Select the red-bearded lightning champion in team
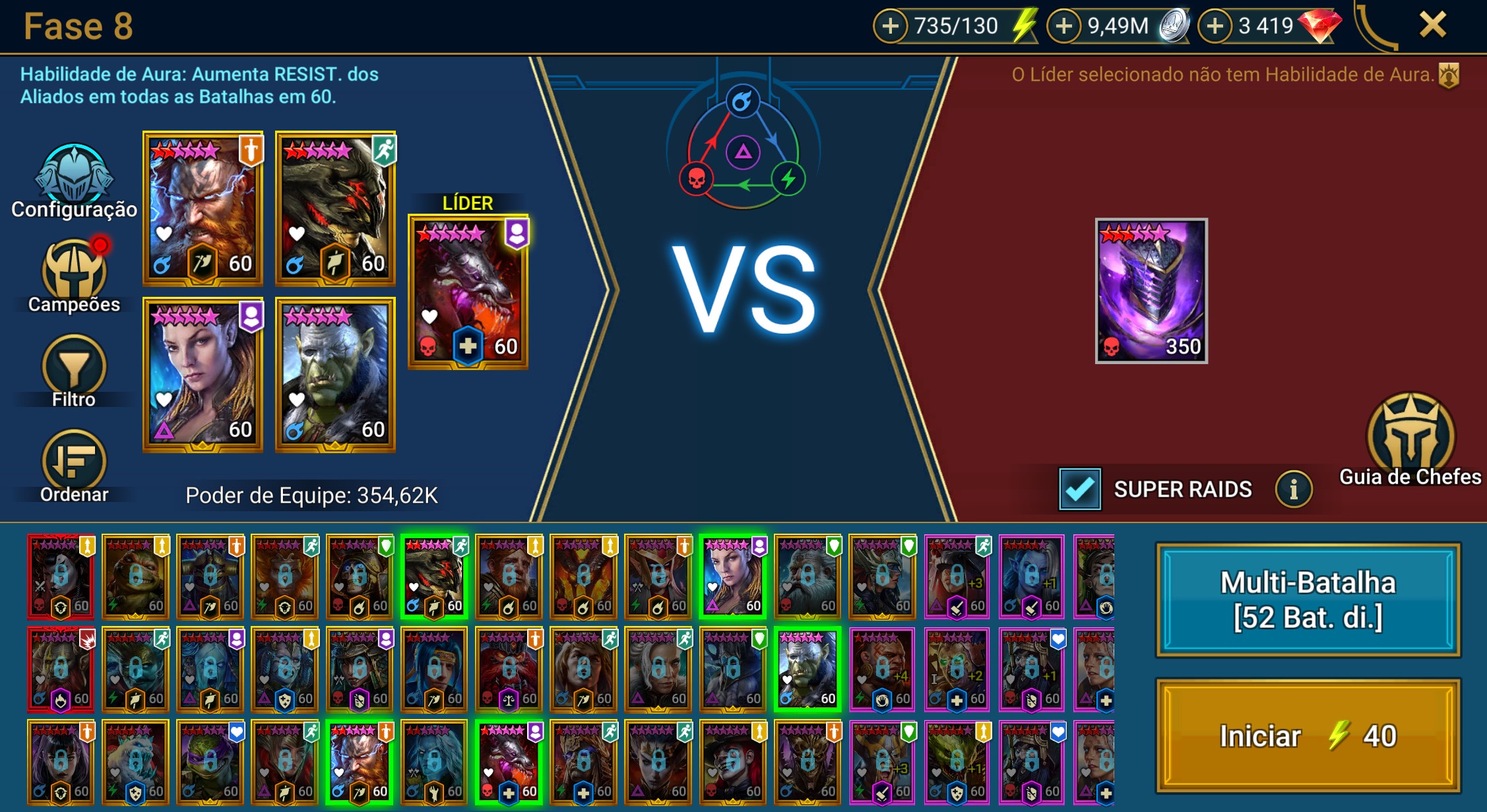Viewport: 1487px width, 812px height. 203,208
